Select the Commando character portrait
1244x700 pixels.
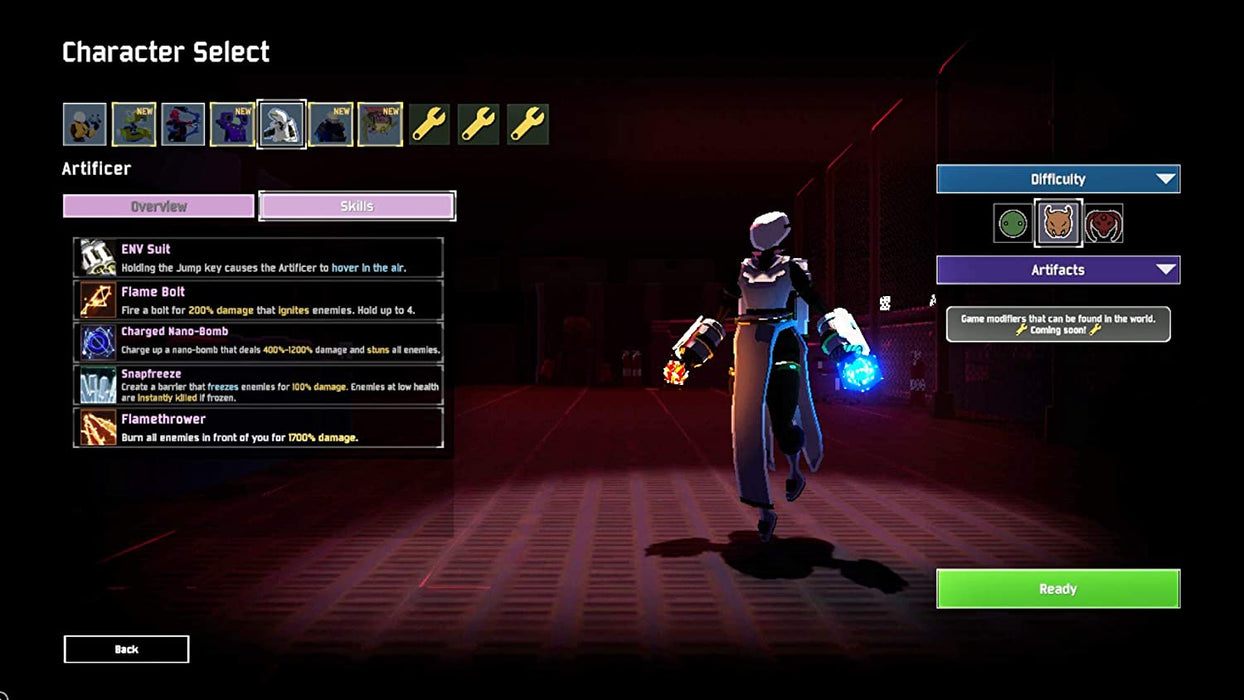coord(85,125)
